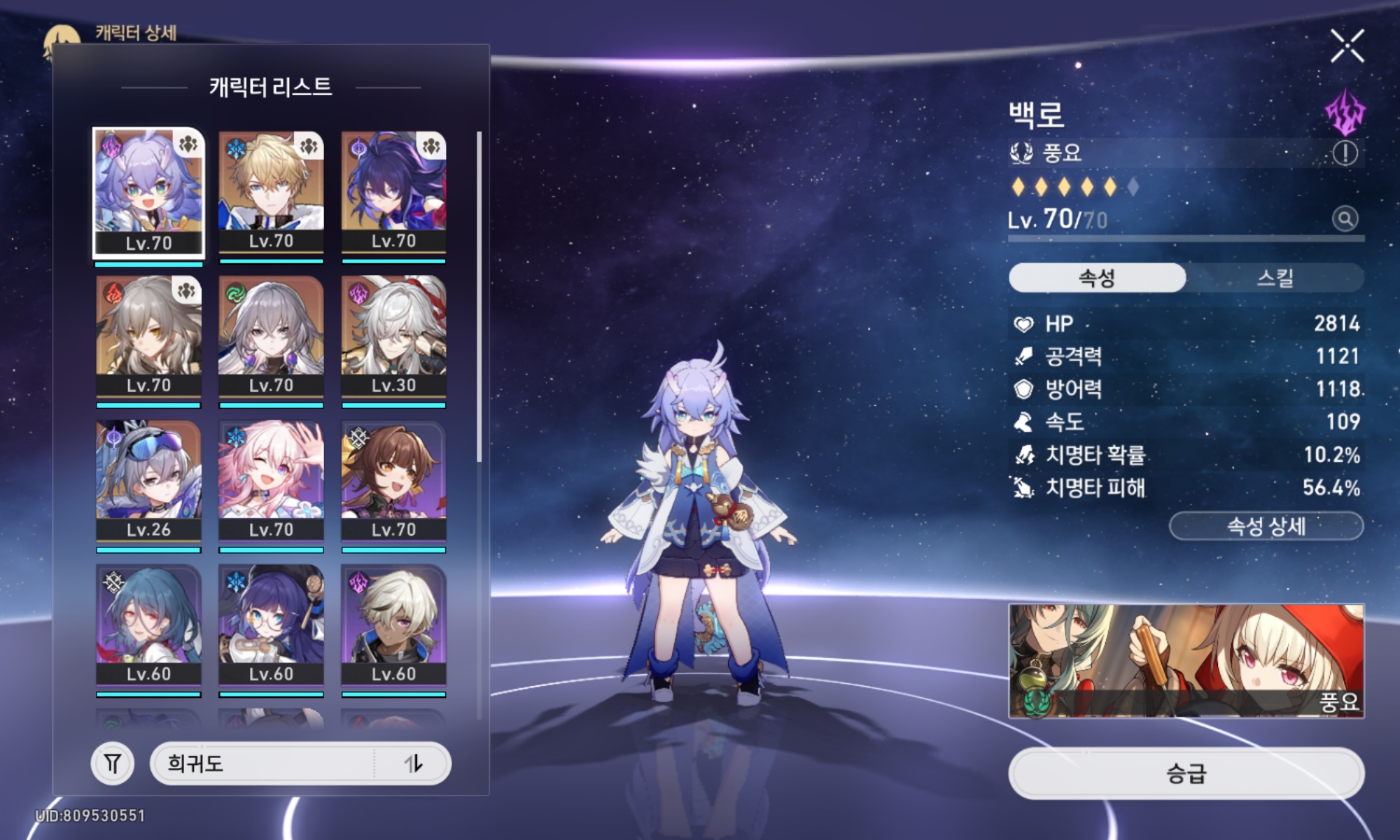Switch to the 스킬 tab

click(1274, 278)
